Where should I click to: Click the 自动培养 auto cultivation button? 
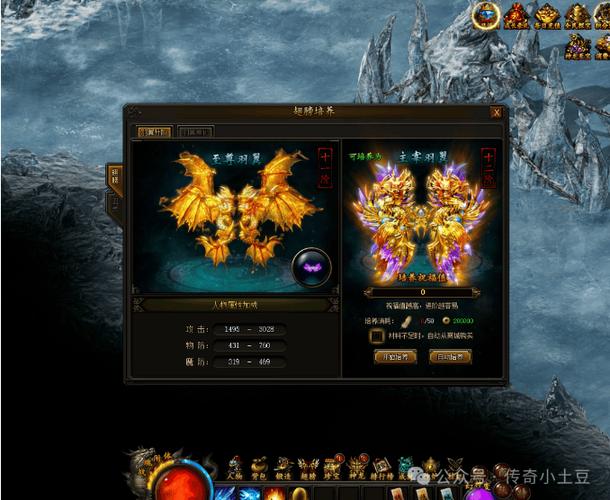pyautogui.click(x=450, y=357)
